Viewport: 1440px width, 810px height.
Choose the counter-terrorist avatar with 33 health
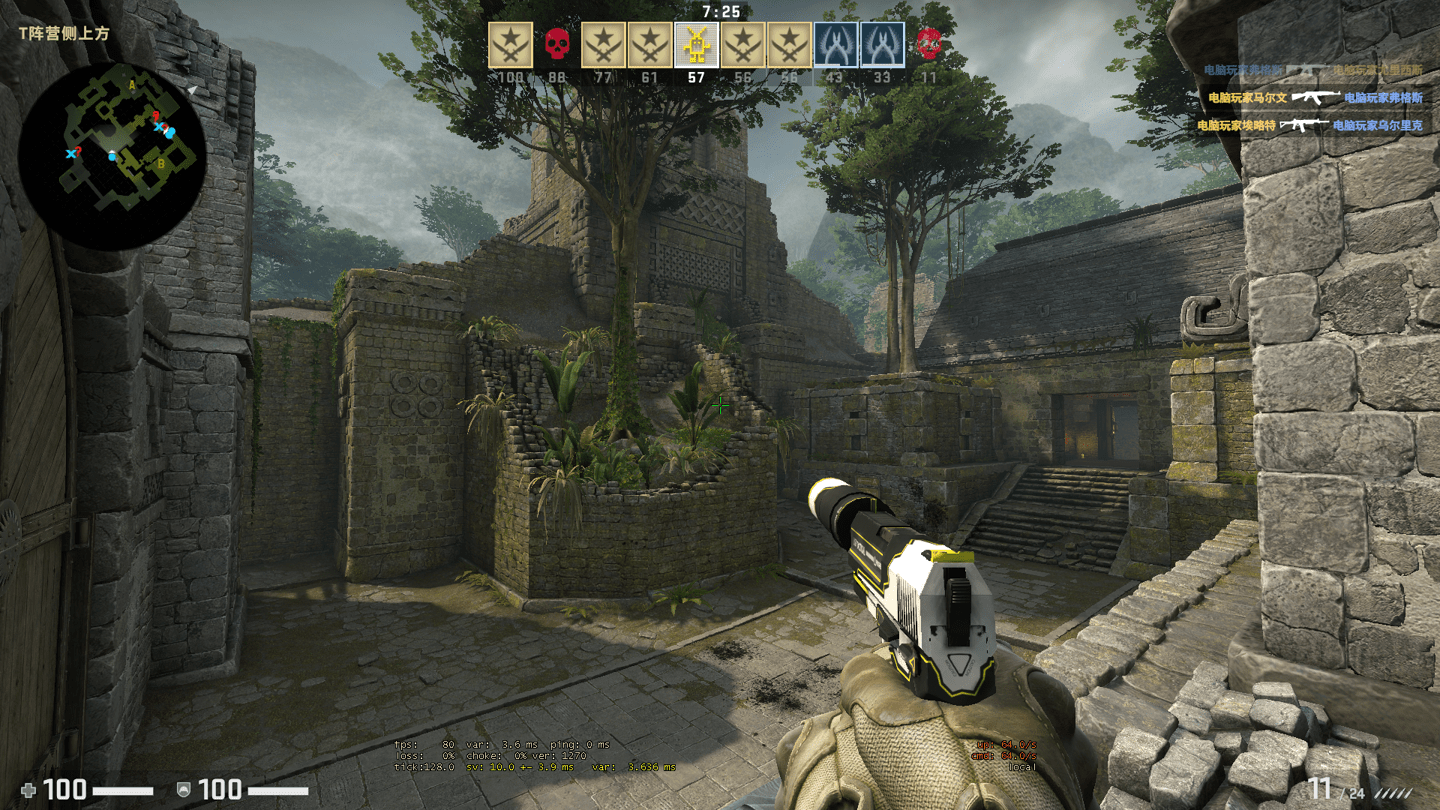[882, 45]
